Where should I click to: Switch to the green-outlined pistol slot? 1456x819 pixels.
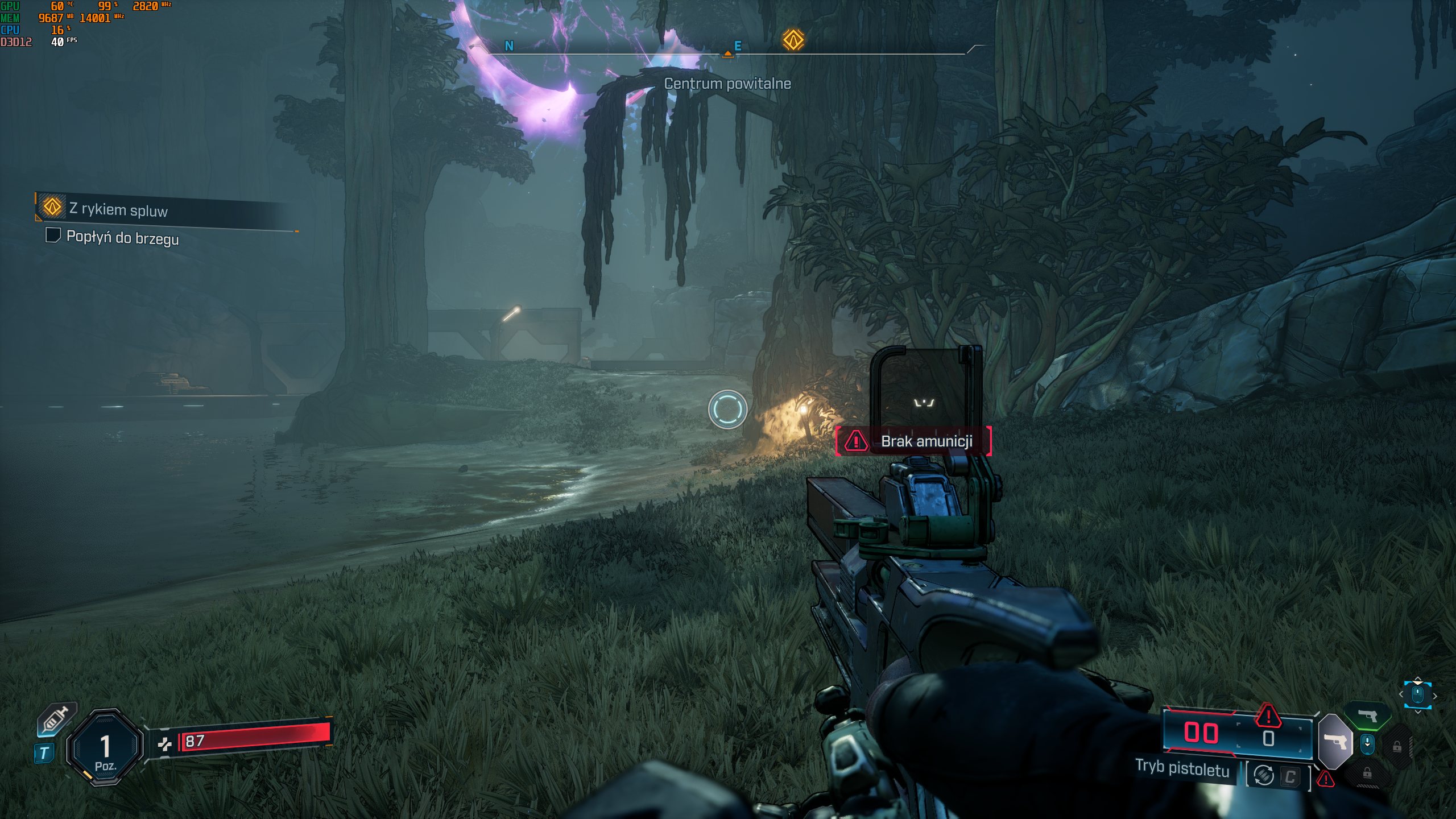(1367, 715)
